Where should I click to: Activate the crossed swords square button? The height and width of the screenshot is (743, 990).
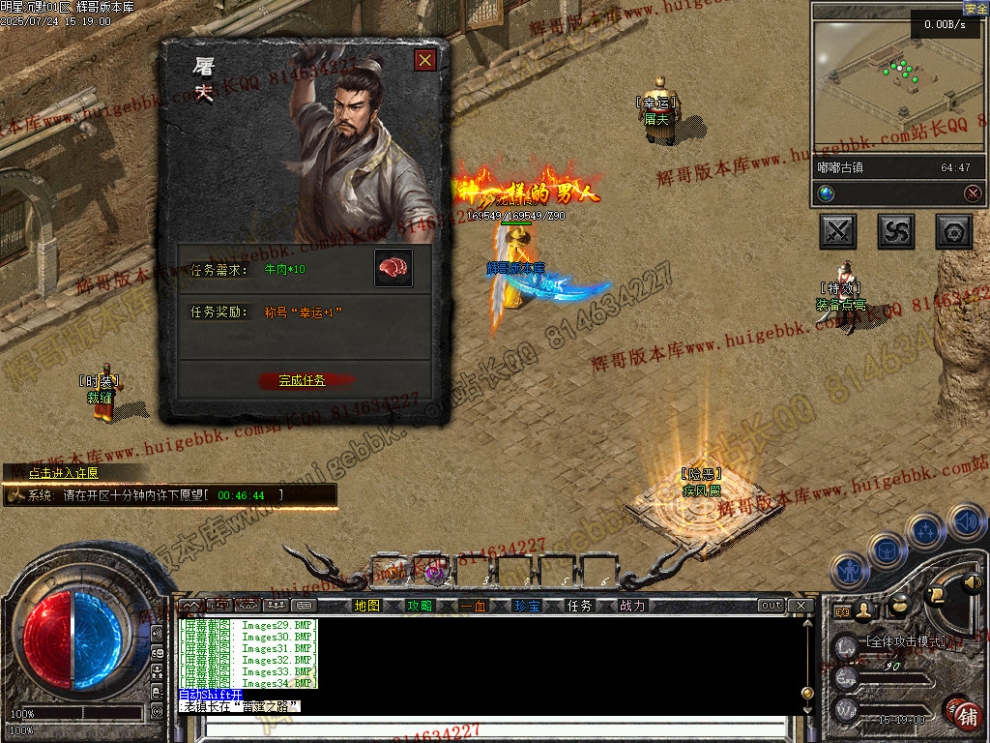pyautogui.click(x=838, y=232)
